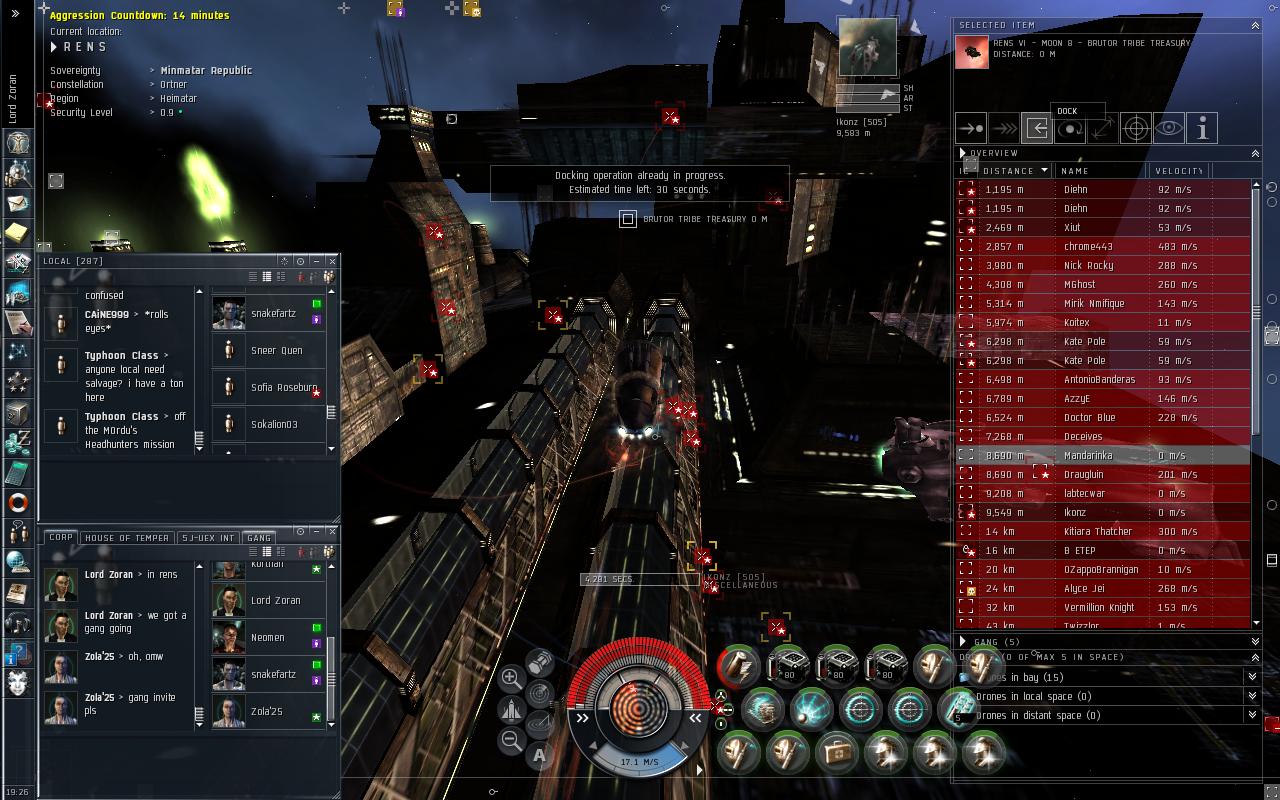Image resolution: width=1280 pixels, height=800 pixels.
Task: Open the calculator from the sidebar
Action: click(x=17, y=471)
